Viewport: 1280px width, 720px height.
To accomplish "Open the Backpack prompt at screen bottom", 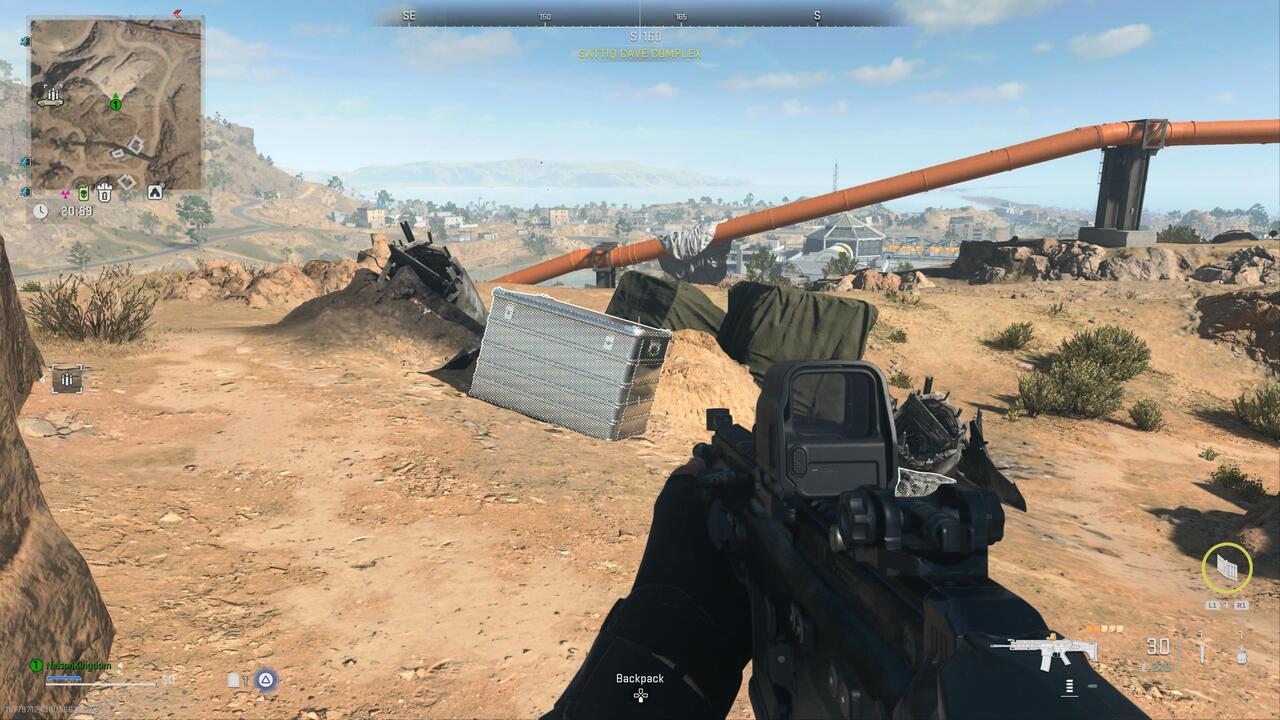I will [640, 678].
